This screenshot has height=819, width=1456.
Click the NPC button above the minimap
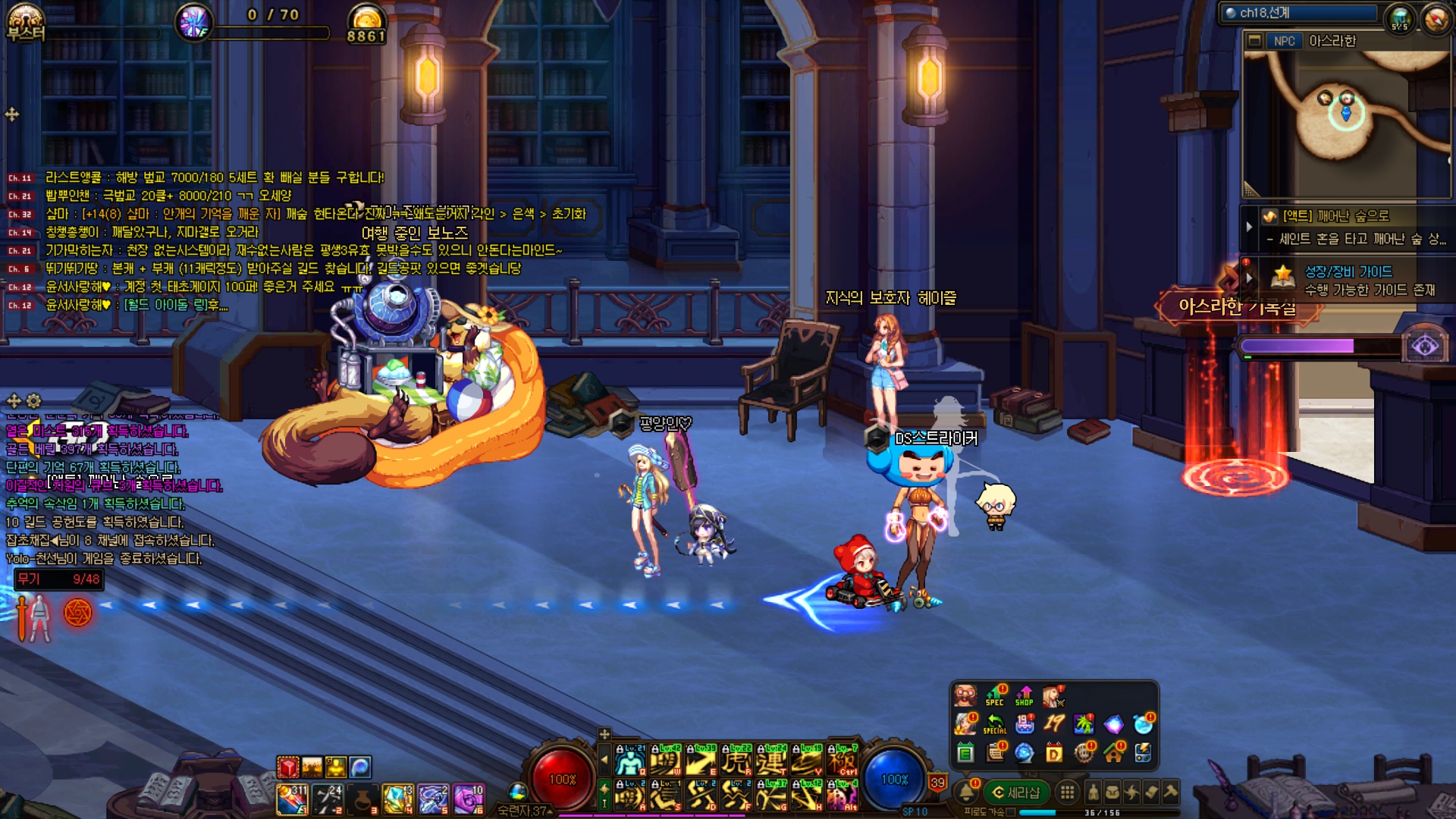point(1284,41)
